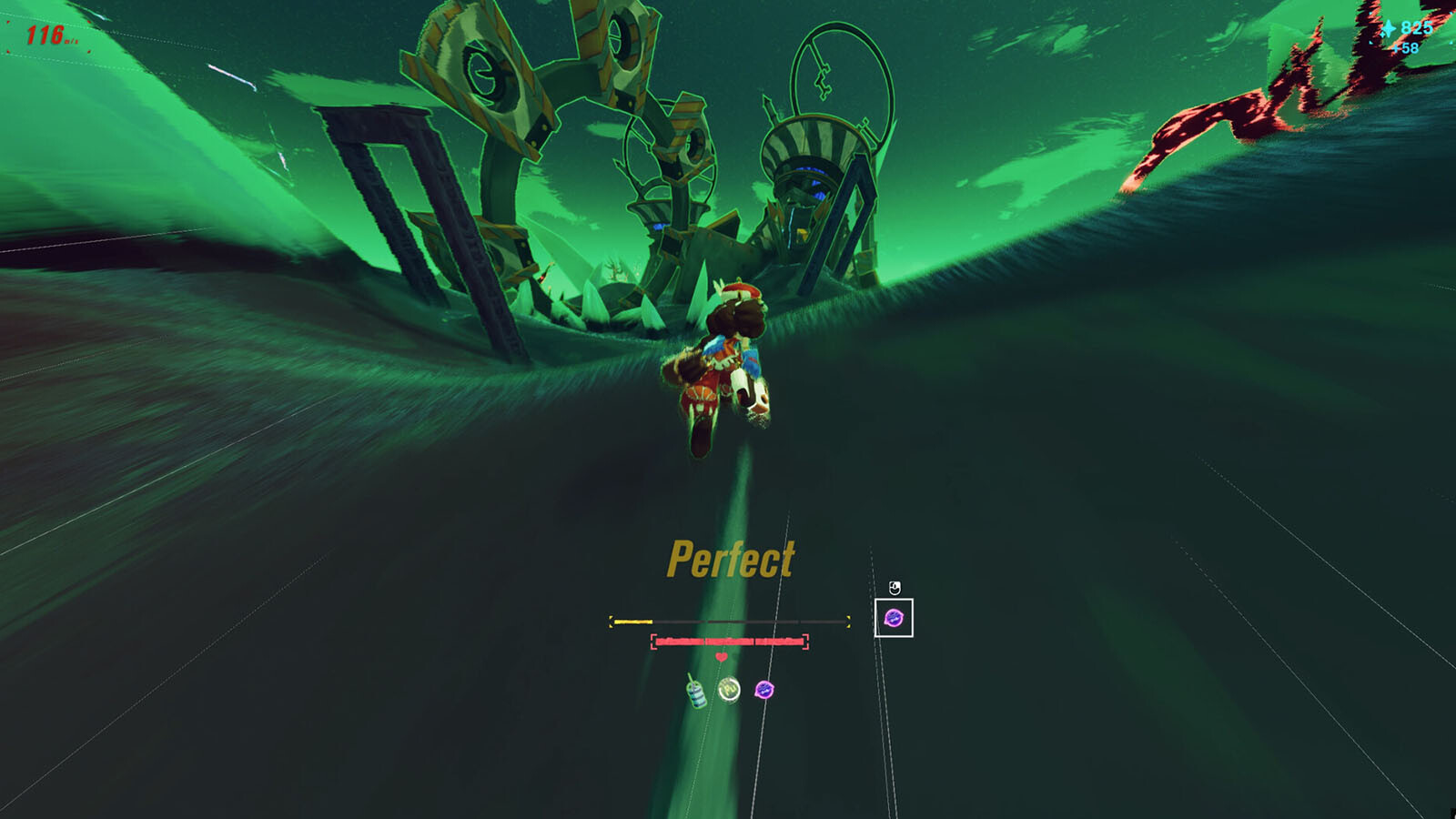Choose the unboxed purple orb item icon
The height and width of the screenshot is (819, 1456).
coord(764,691)
